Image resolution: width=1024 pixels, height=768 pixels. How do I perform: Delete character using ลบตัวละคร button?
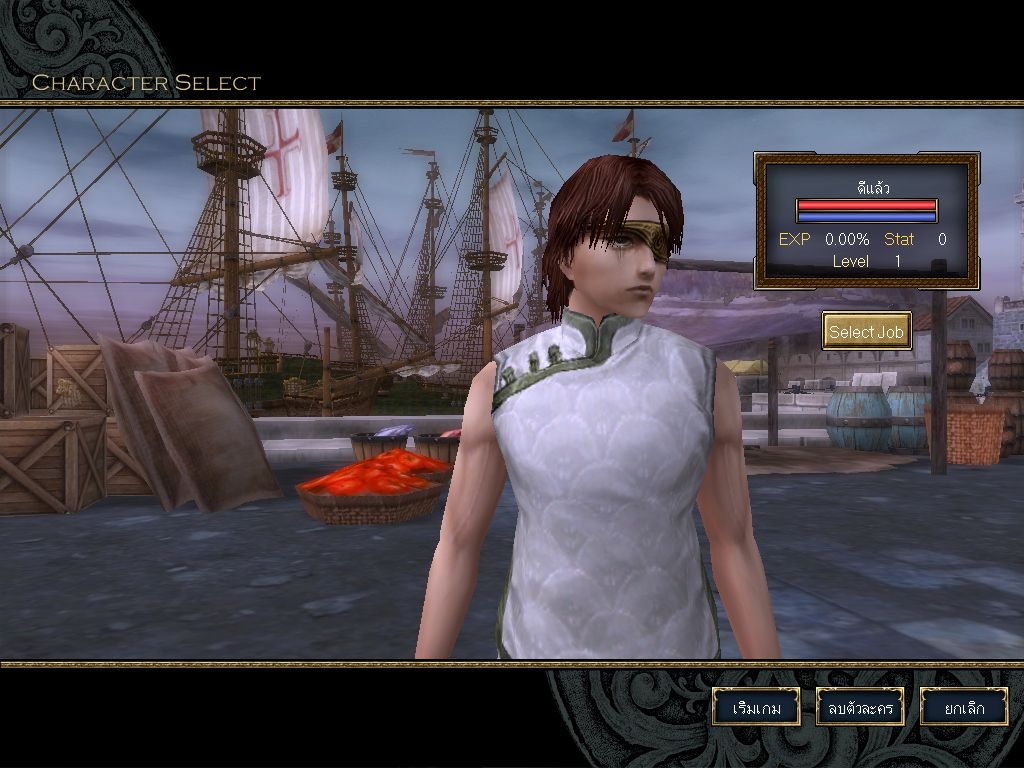[860, 707]
